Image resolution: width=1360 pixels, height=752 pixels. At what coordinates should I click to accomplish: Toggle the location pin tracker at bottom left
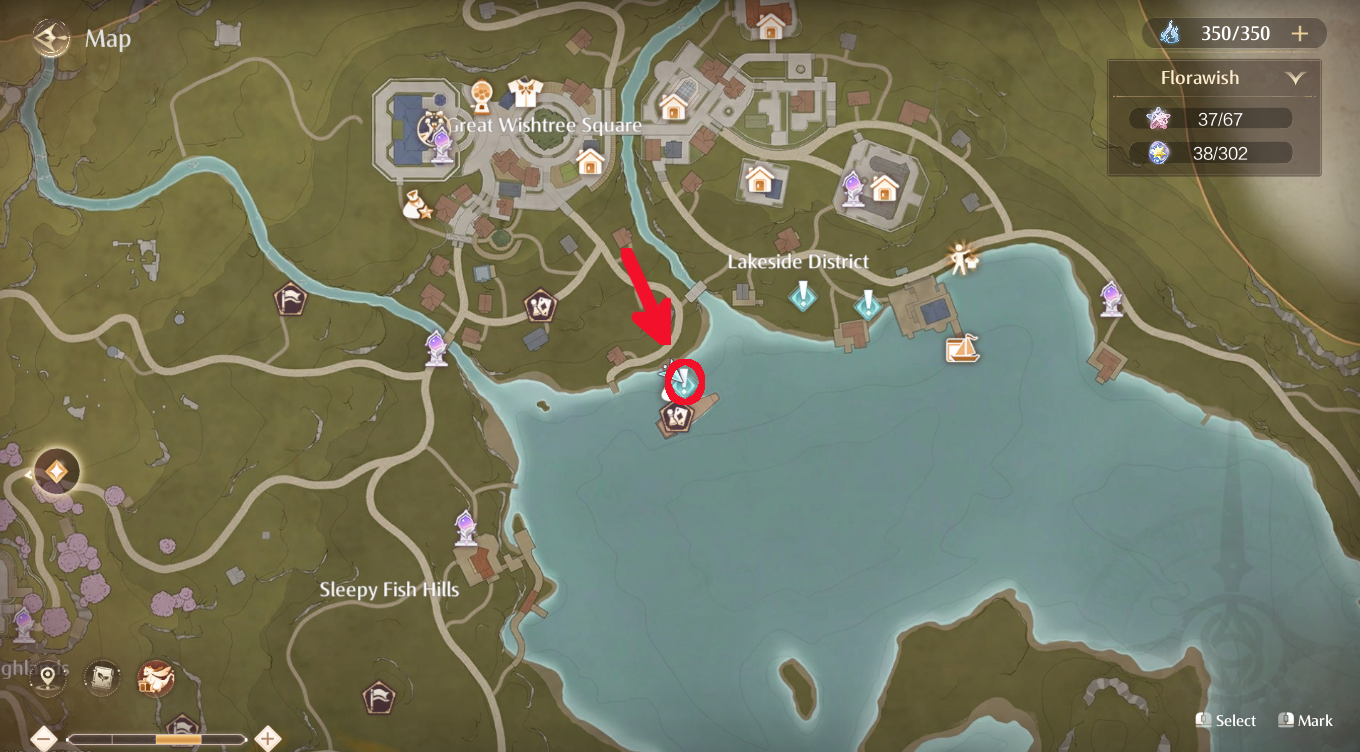[48, 678]
